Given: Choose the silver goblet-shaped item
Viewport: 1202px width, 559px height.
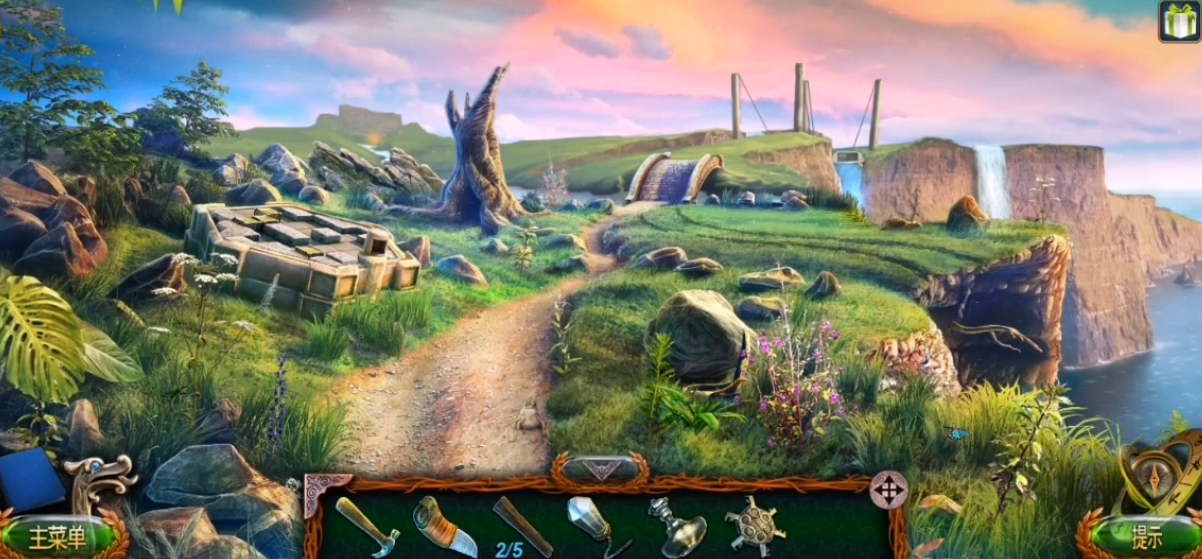Looking at the screenshot, I should click(x=675, y=526).
